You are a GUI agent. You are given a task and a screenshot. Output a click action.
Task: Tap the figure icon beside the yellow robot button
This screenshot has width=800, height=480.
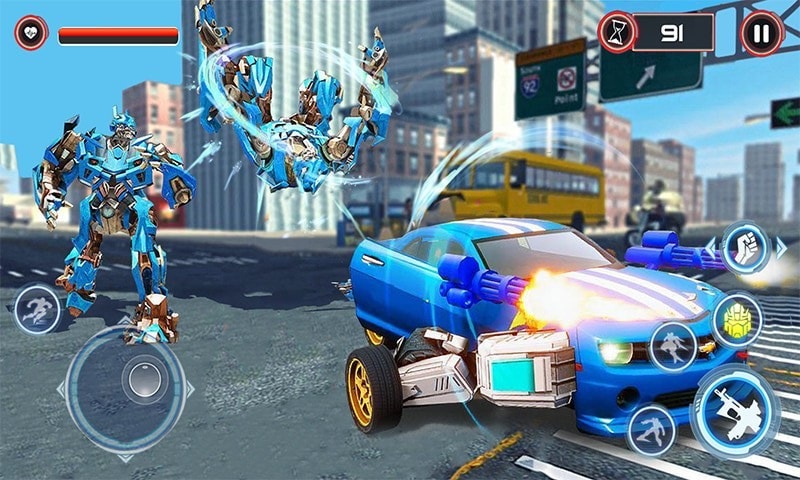(673, 346)
